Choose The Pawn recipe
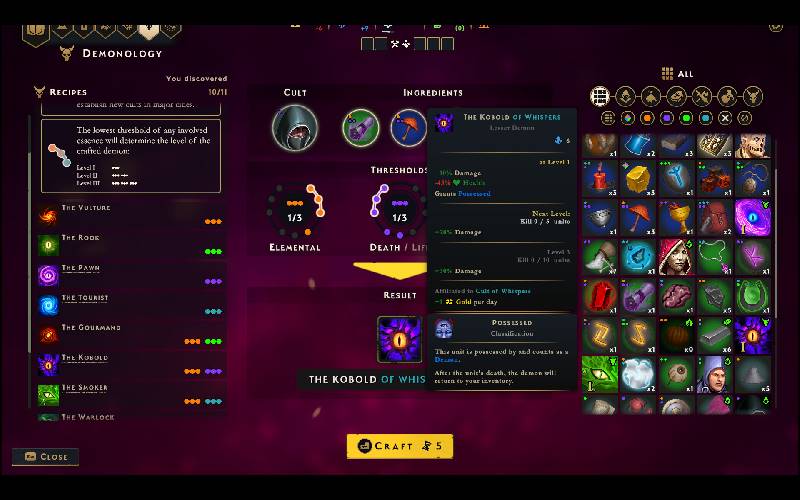The height and width of the screenshot is (500, 800). (81, 269)
